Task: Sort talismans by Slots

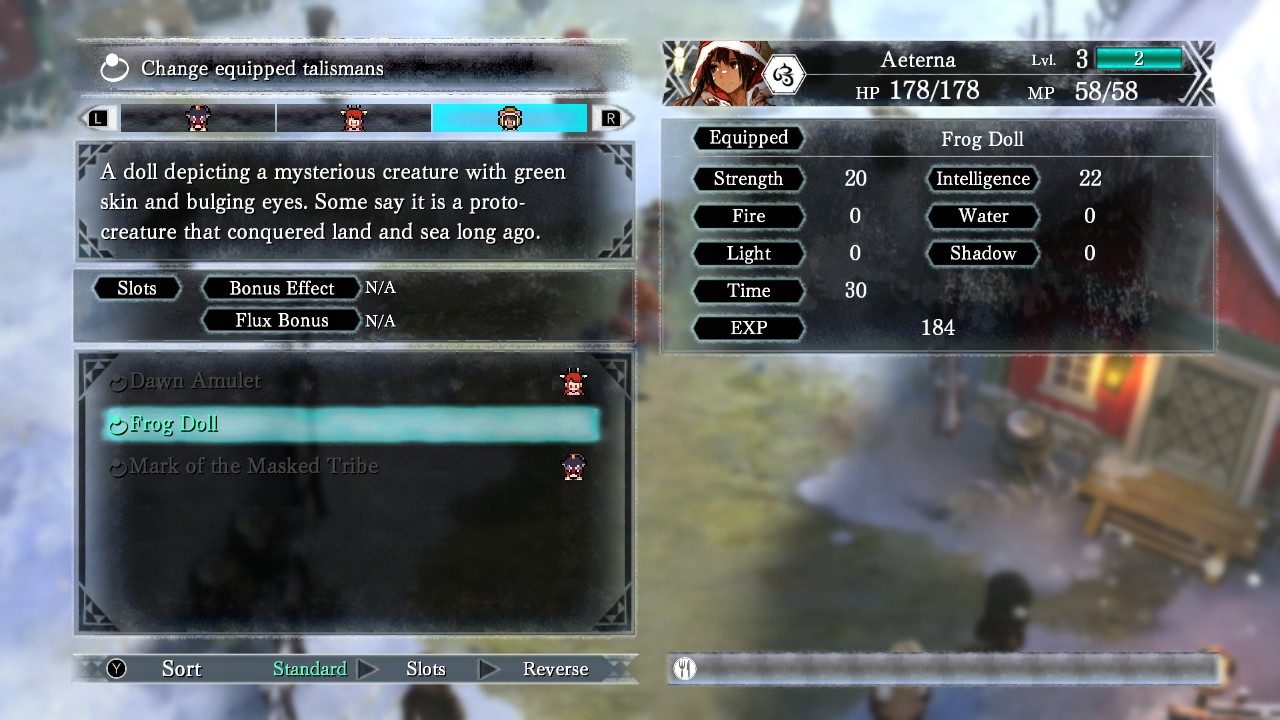Action: pyautogui.click(x=426, y=669)
